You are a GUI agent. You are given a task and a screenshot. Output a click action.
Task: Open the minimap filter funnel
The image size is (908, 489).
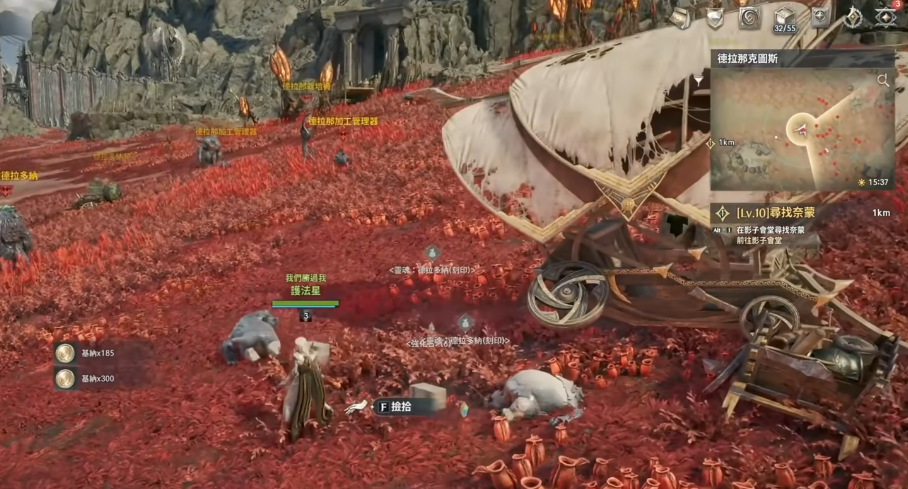point(698,80)
